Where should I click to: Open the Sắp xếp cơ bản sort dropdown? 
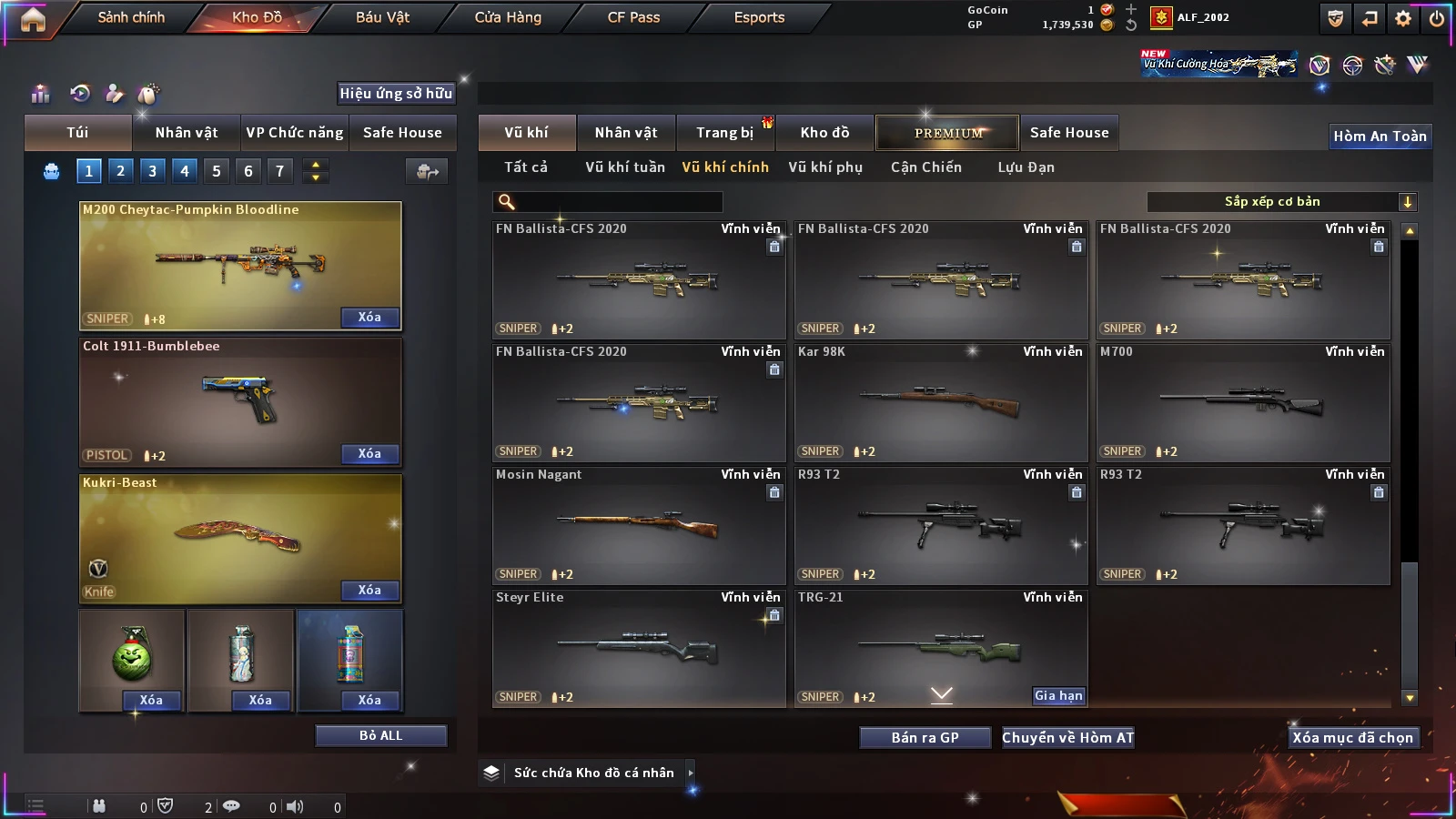[1281, 202]
